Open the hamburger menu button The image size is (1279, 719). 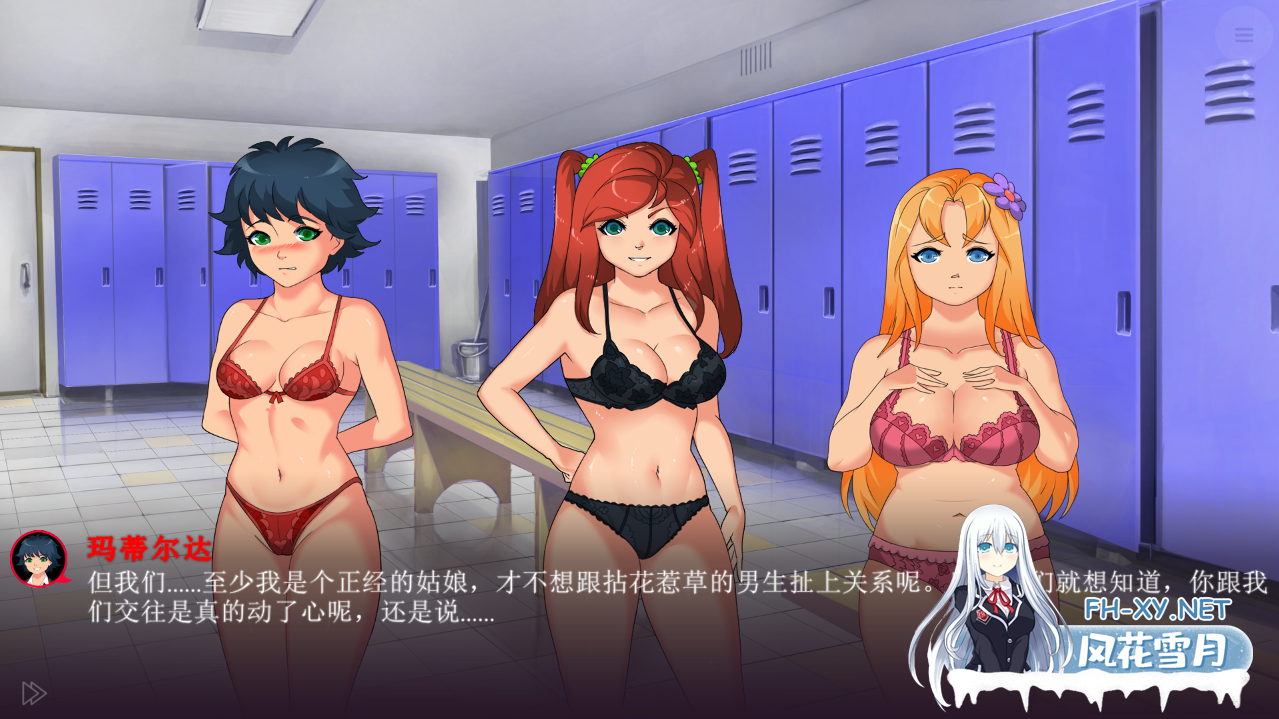[1243, 35]
